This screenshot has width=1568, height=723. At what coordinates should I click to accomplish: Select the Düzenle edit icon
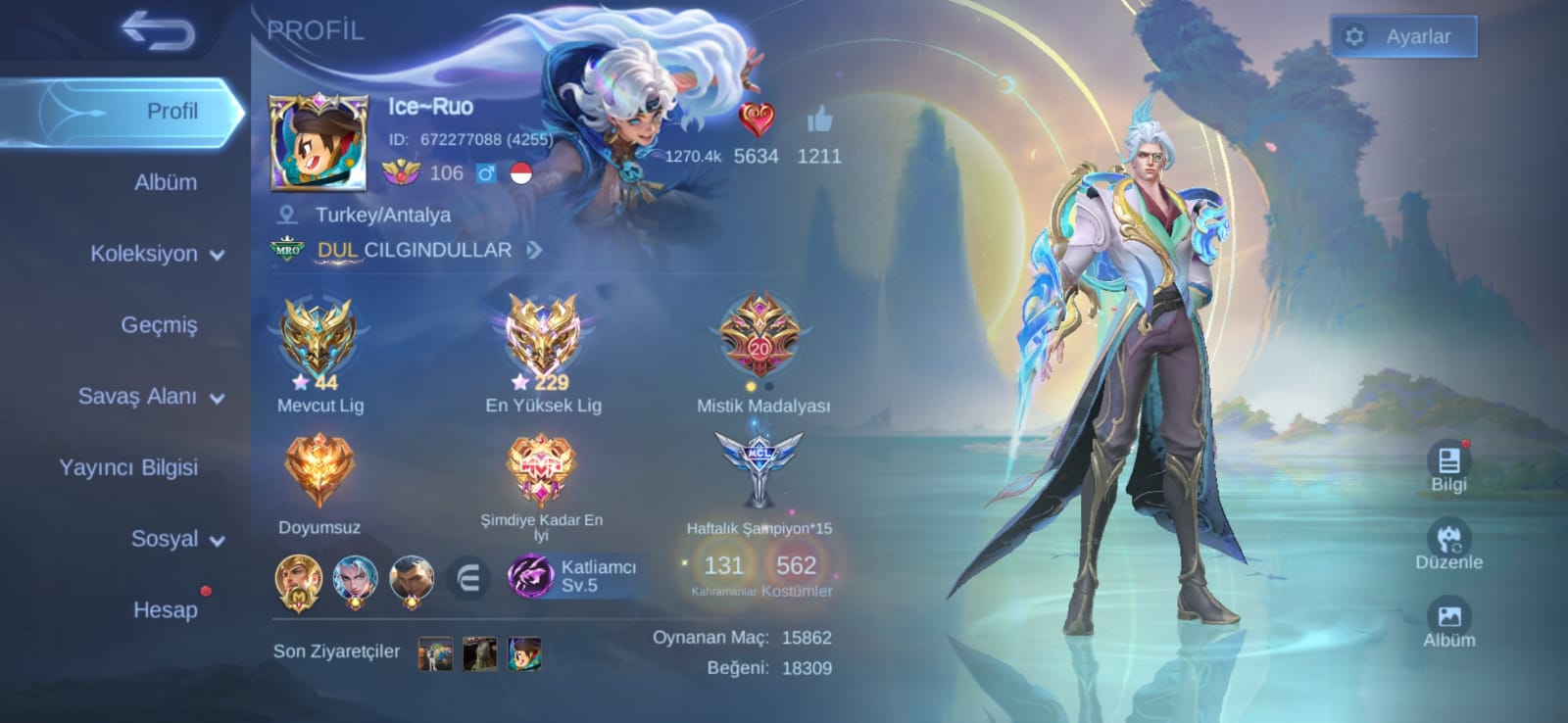tap(1448, 545)
